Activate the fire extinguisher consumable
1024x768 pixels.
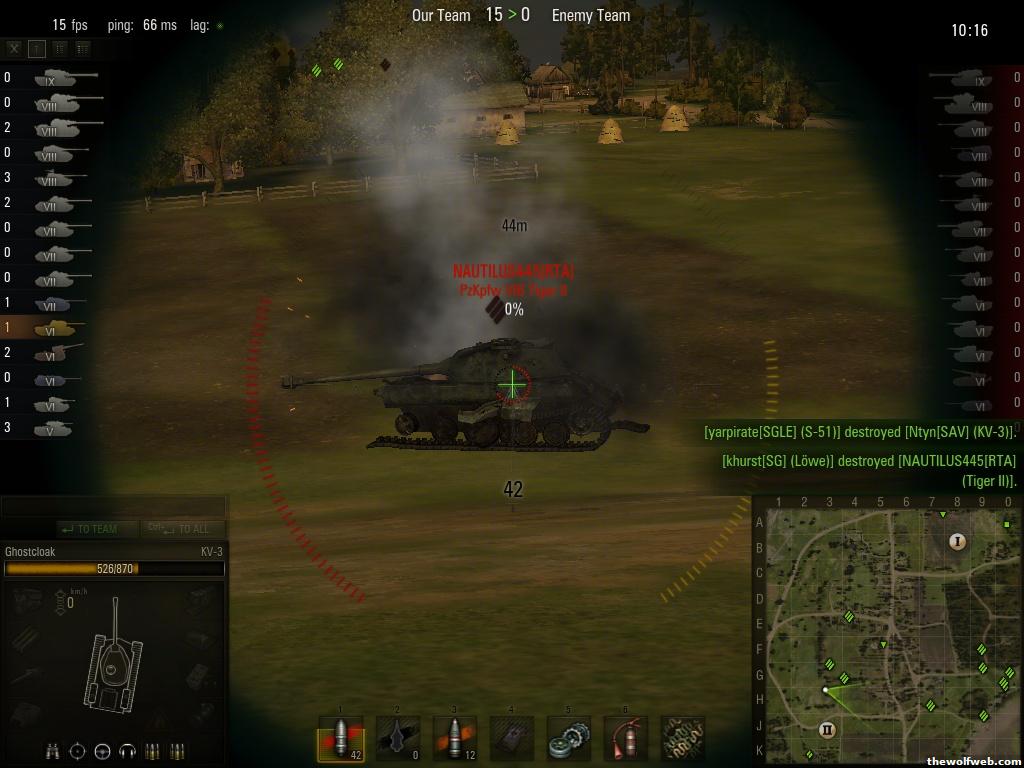pyautogui.click(x=626, y=739)
